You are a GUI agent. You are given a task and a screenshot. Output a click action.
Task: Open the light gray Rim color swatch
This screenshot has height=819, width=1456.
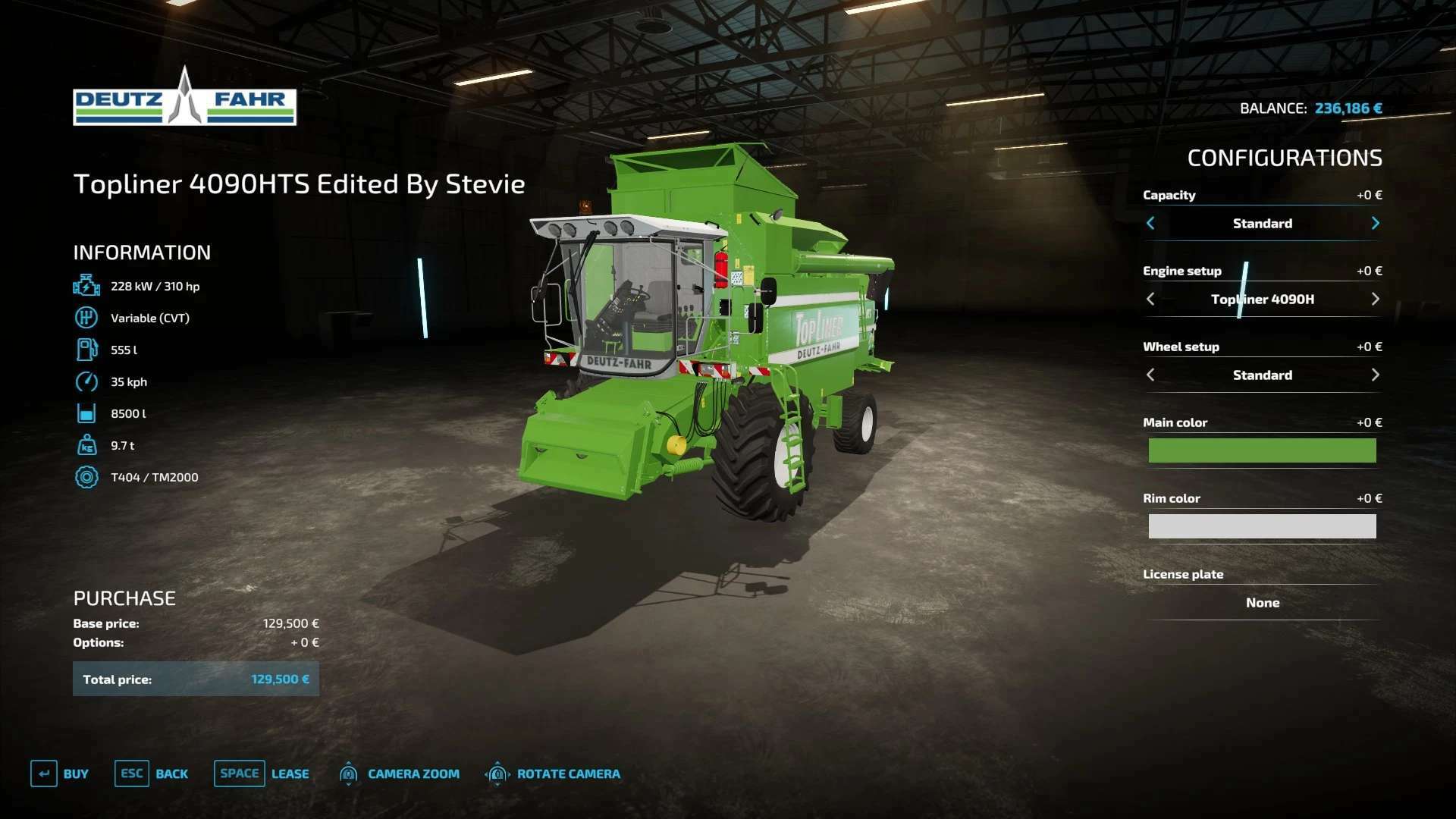[1262, 526]
